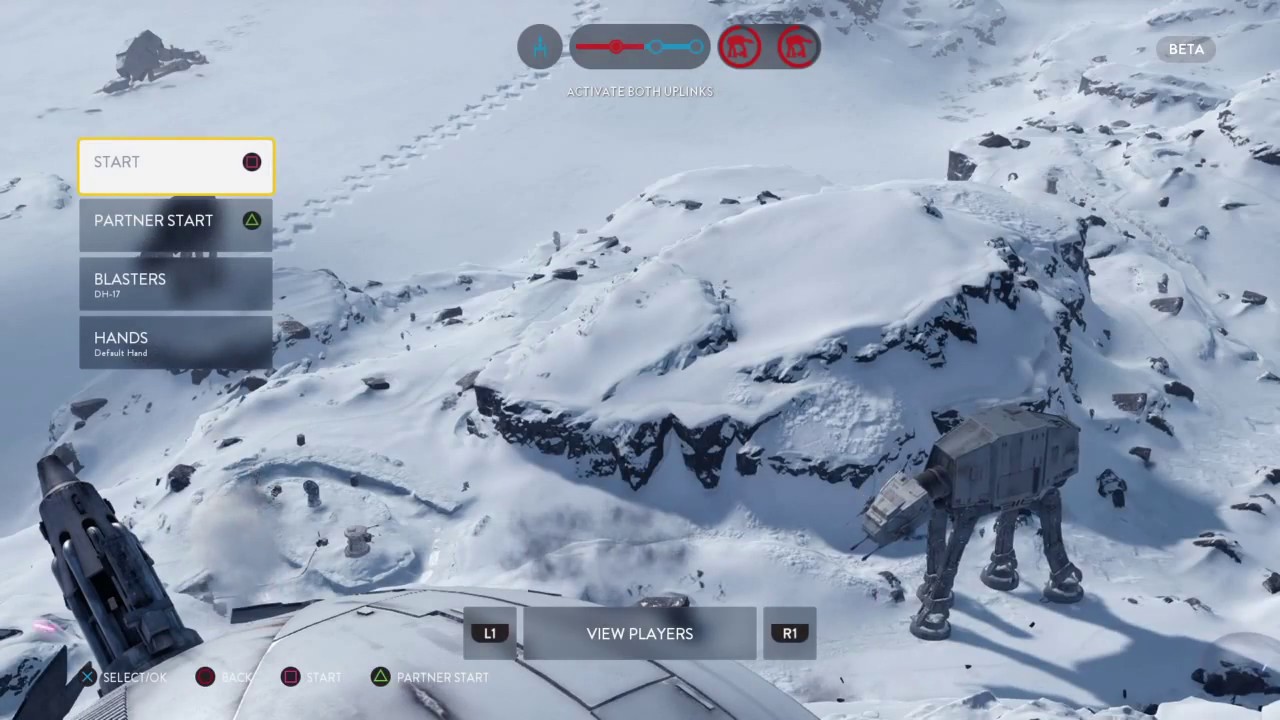The width and height of the screenshot is (1280, 720).
Task: Select the left red AT-AT icon
Action: [x=740, y=47]
